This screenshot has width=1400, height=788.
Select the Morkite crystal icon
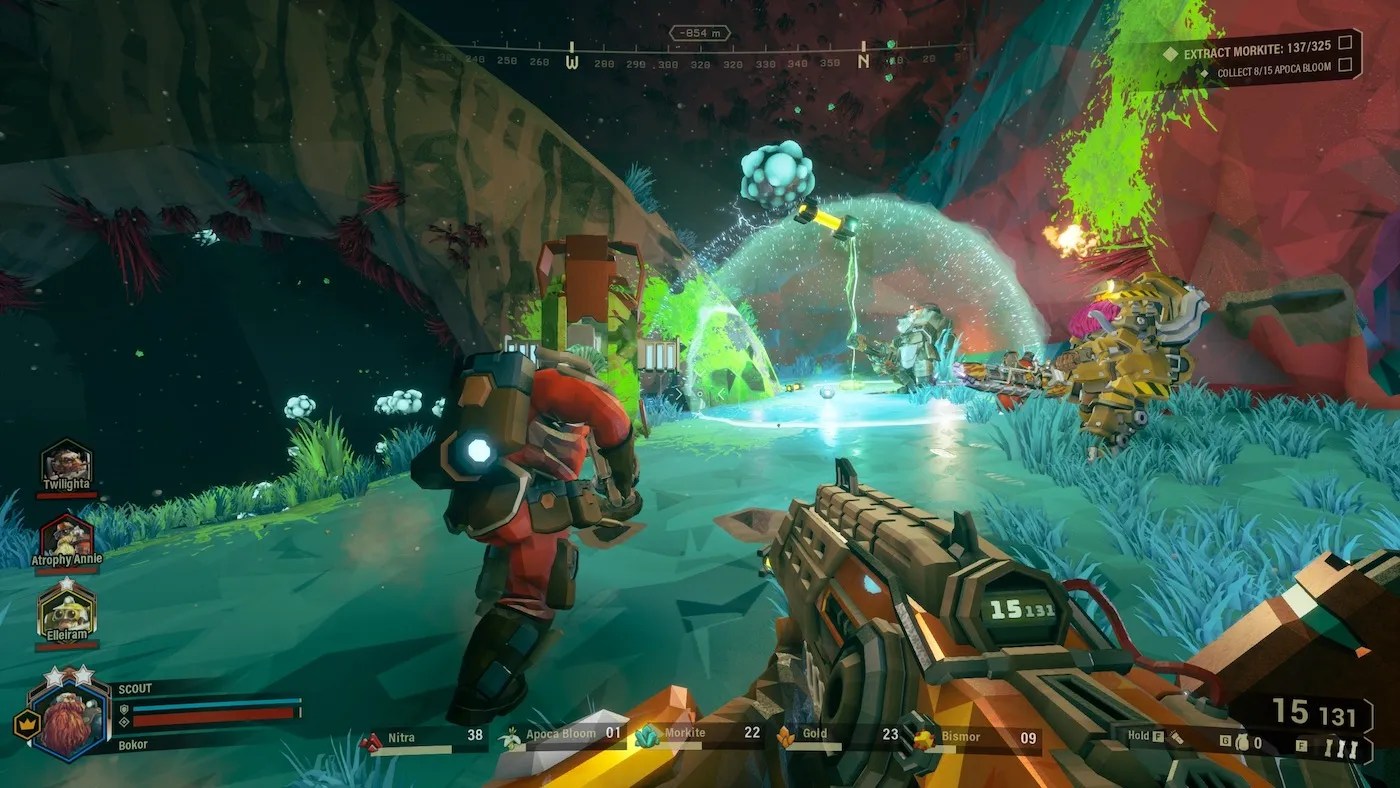(x=648, y=737)
